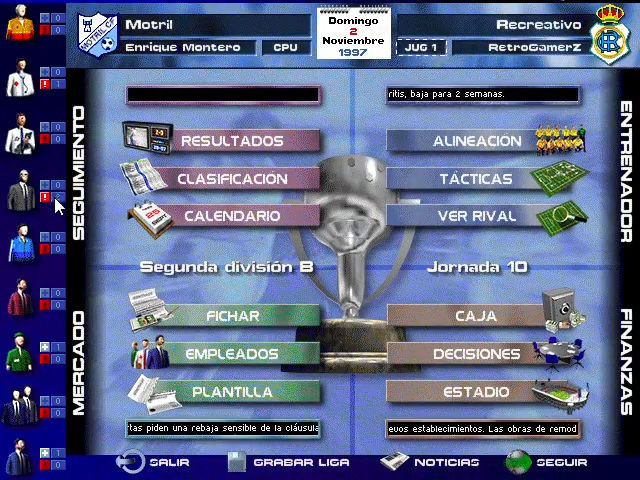Viewport: 640px width, 480px height.
Task: Select the staff member in yellow jacket
Action: (18, 25)
